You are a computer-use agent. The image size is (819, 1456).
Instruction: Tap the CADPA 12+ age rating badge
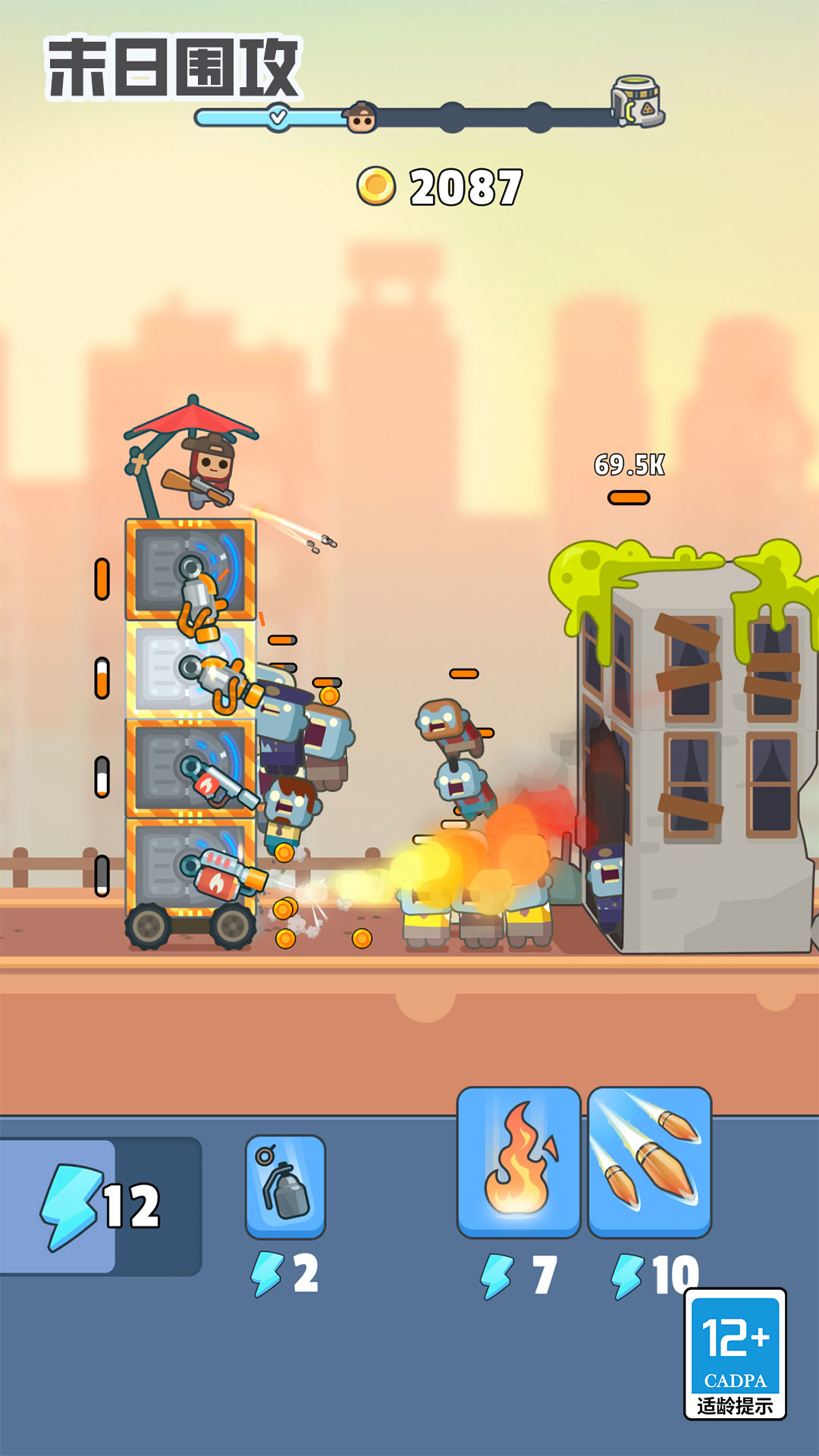point(735,1354)
